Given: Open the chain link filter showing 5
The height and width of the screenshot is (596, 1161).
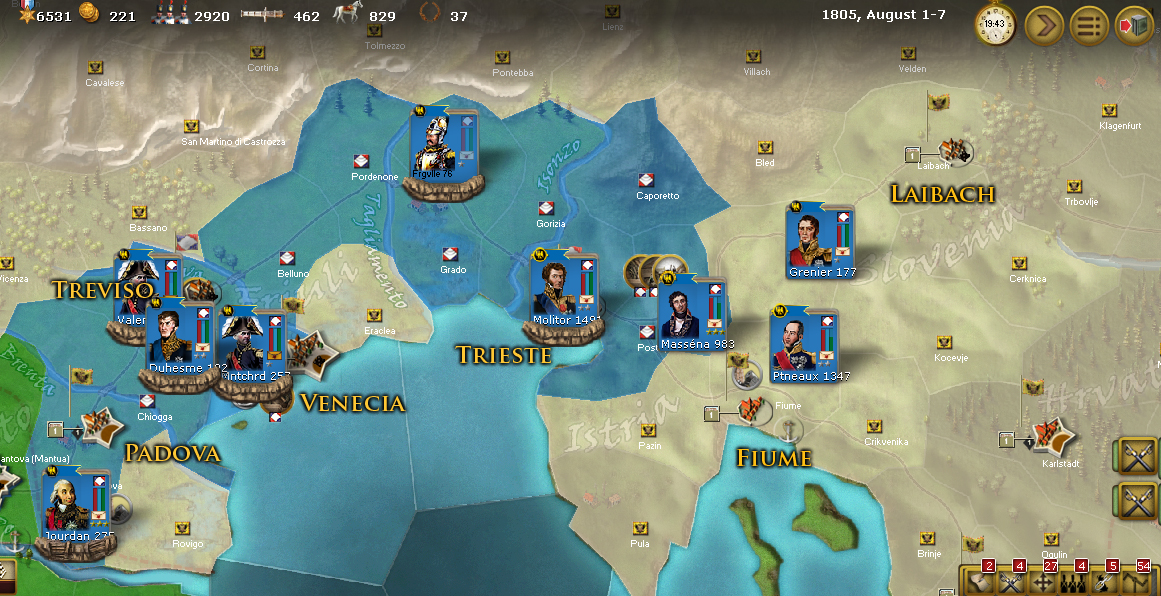Looking at the screenshot, I should click(x=1103, y=581).
